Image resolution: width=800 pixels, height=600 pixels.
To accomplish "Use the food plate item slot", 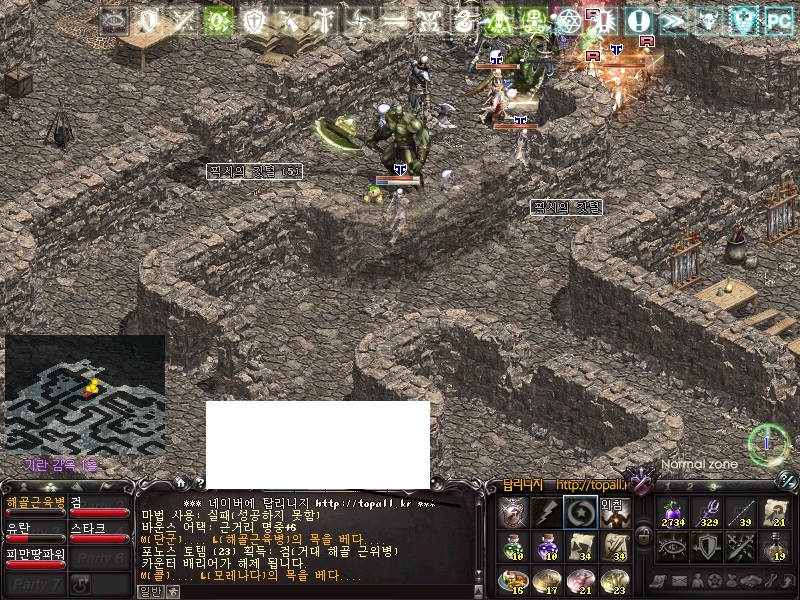I will [x=513, y=581].
